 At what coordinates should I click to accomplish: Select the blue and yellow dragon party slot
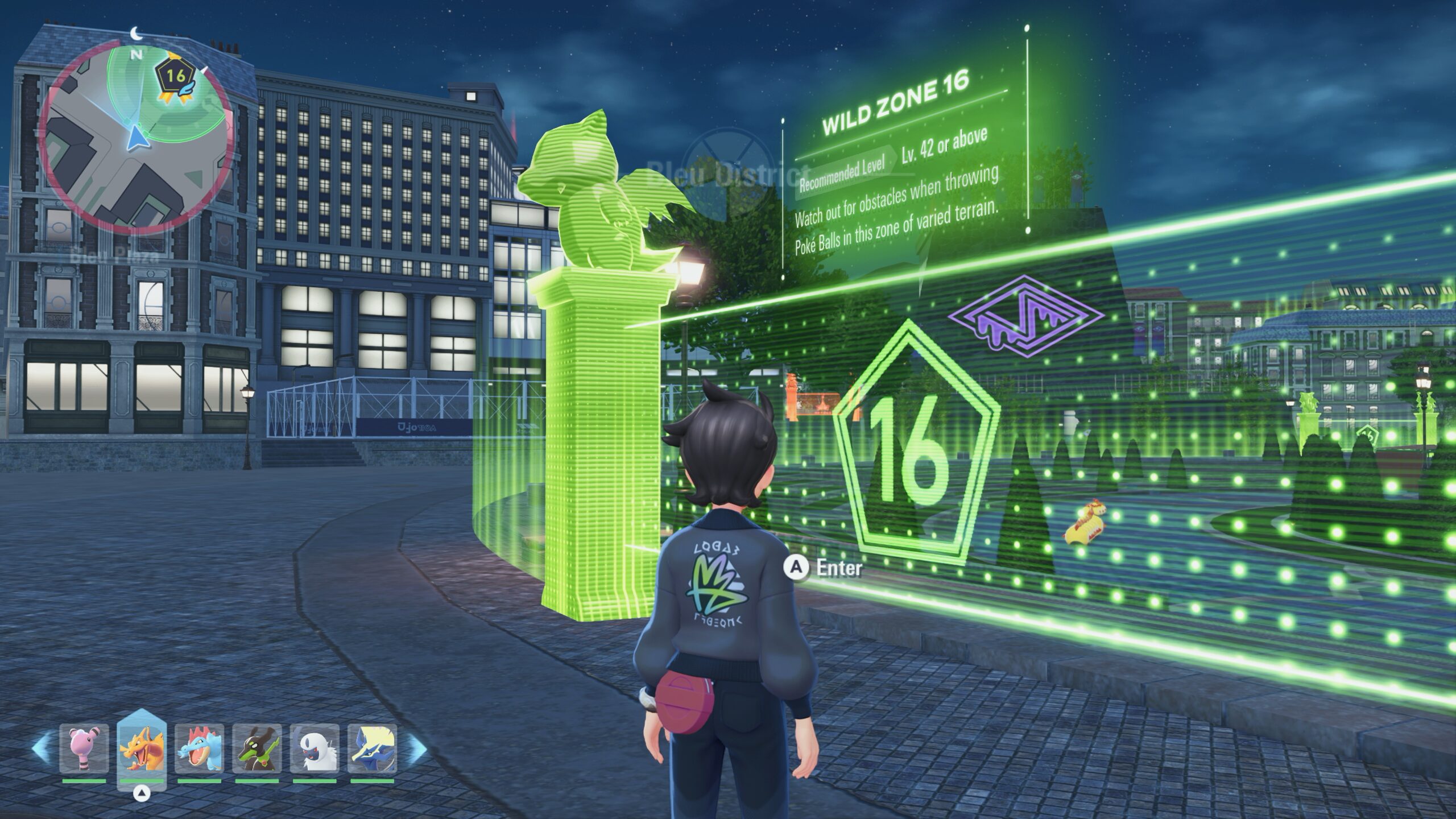372,748
